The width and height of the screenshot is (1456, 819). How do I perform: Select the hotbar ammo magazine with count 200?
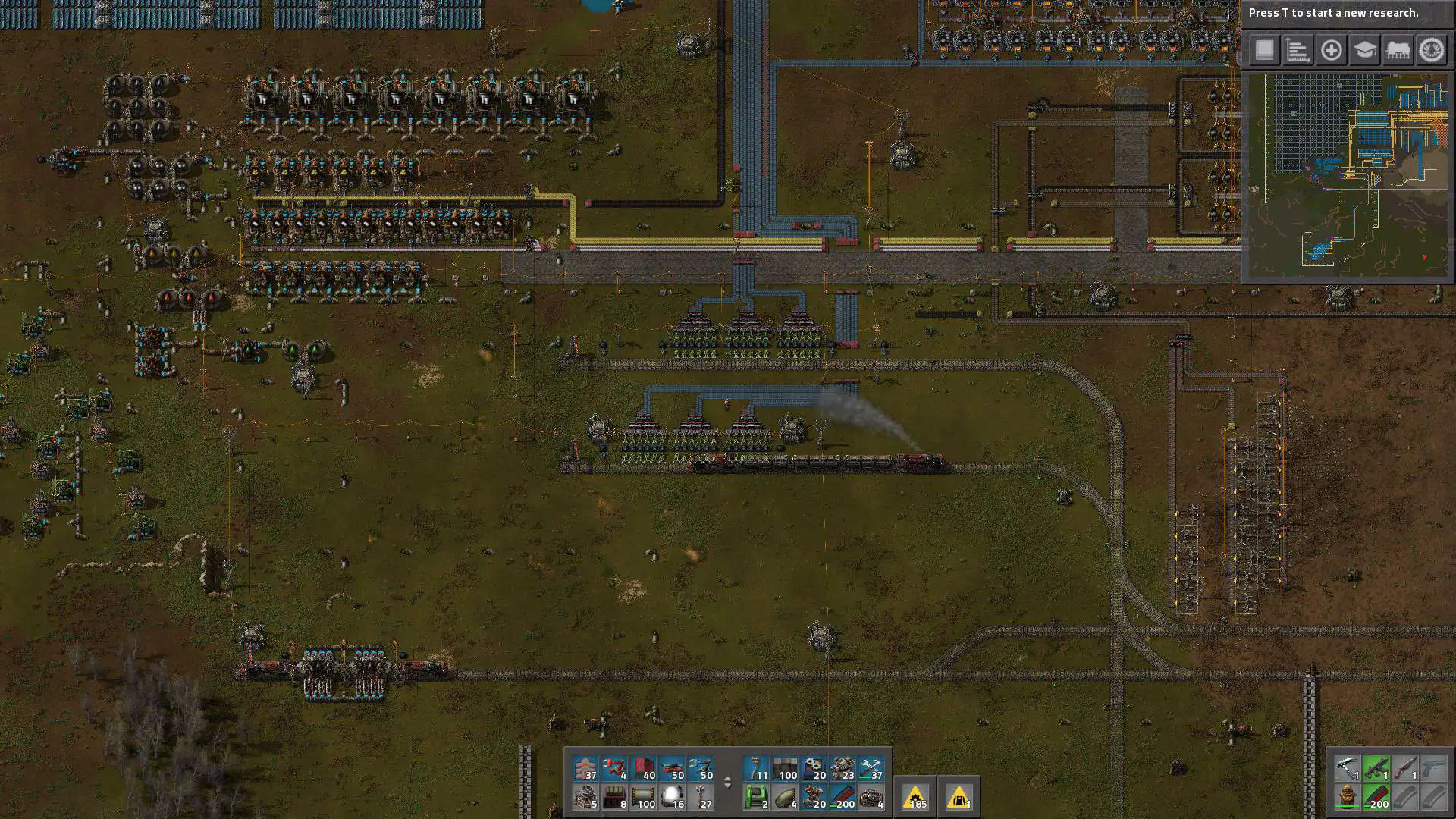click(843, 797)
